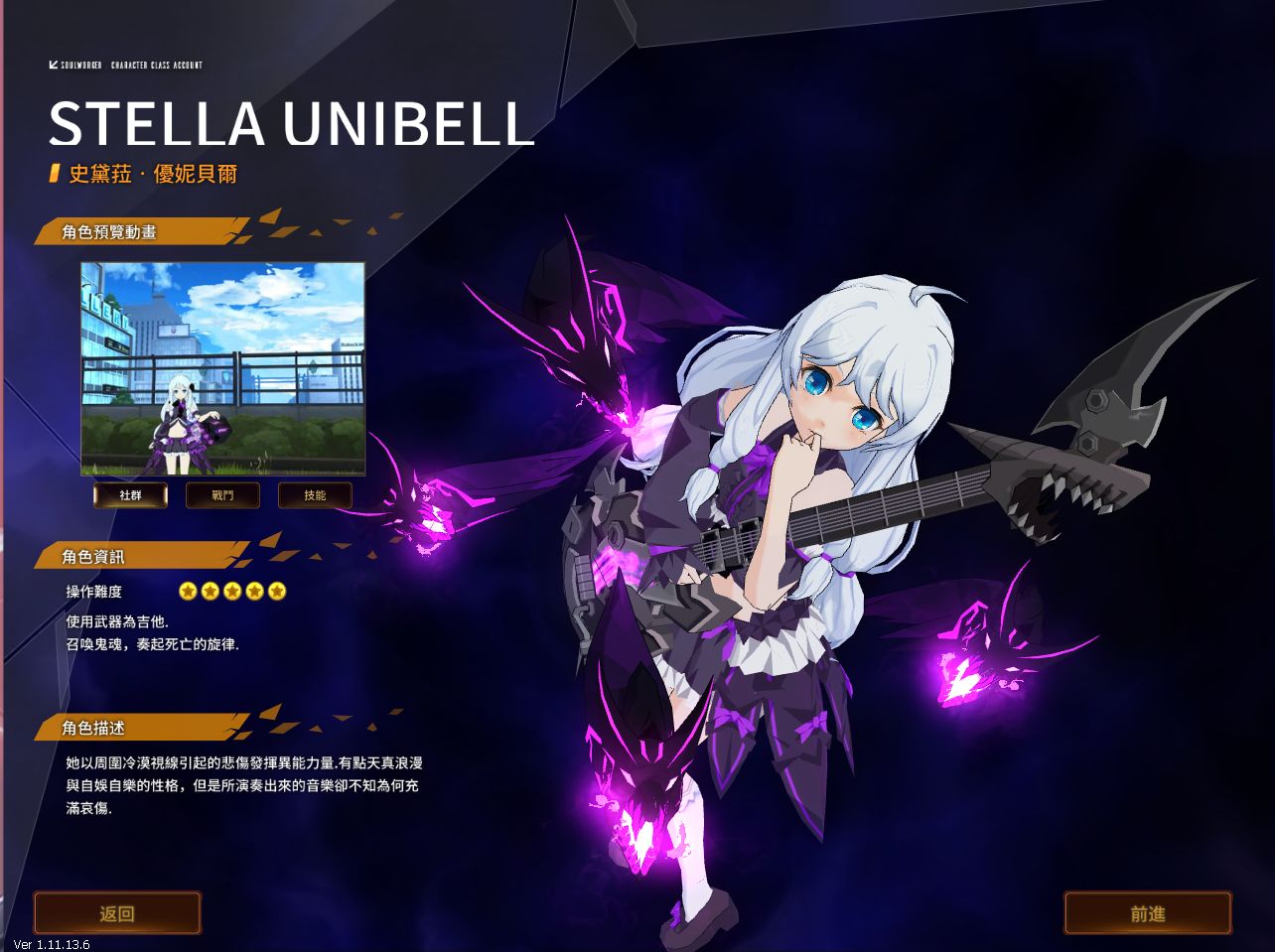This screenshot has height=952, width=1275.
Task: Click the SoulWorker arrow logo in the top-left
Action: tap(53, 64)
